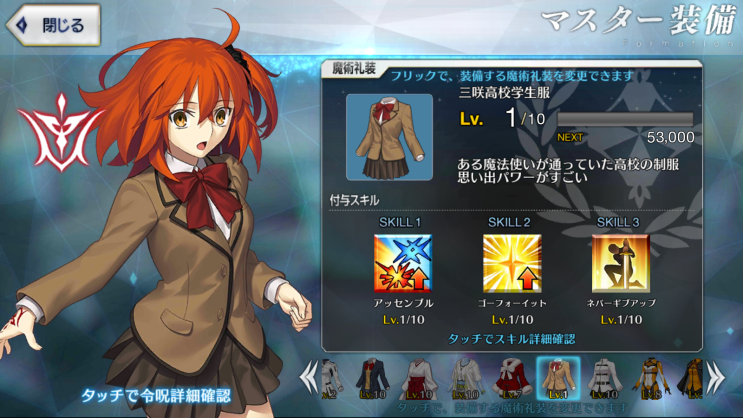Select the red and white shrine outfit thumbnail

coord(419,378)
